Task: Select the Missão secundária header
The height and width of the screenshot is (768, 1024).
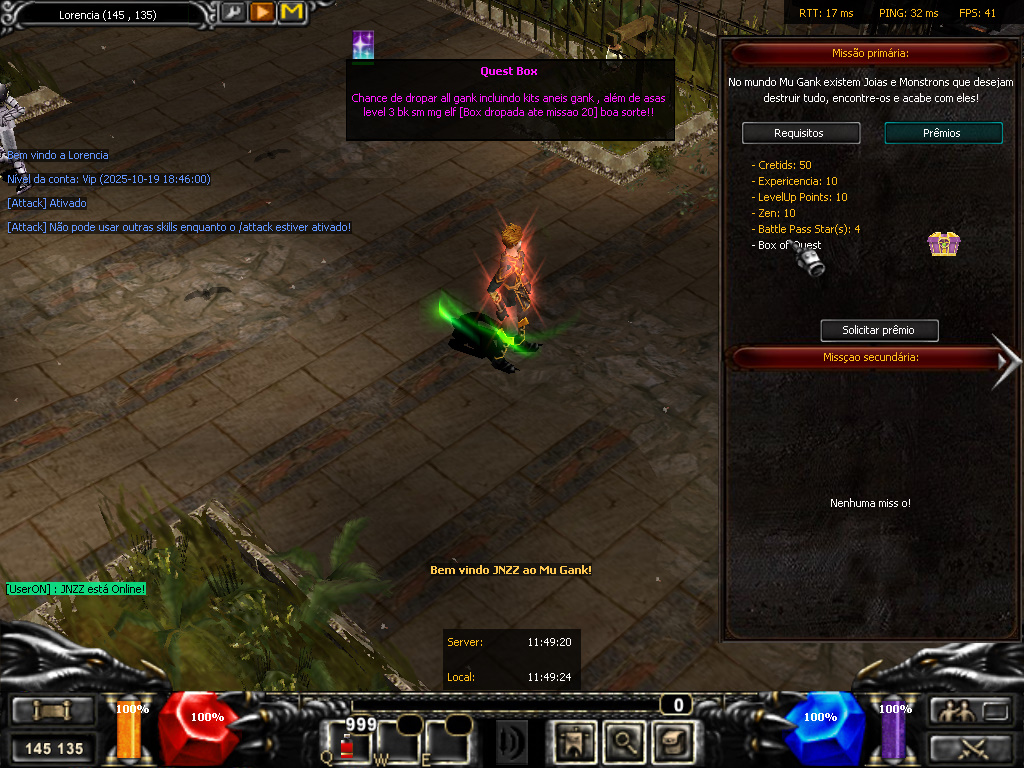Action: (x=870, y=357)
